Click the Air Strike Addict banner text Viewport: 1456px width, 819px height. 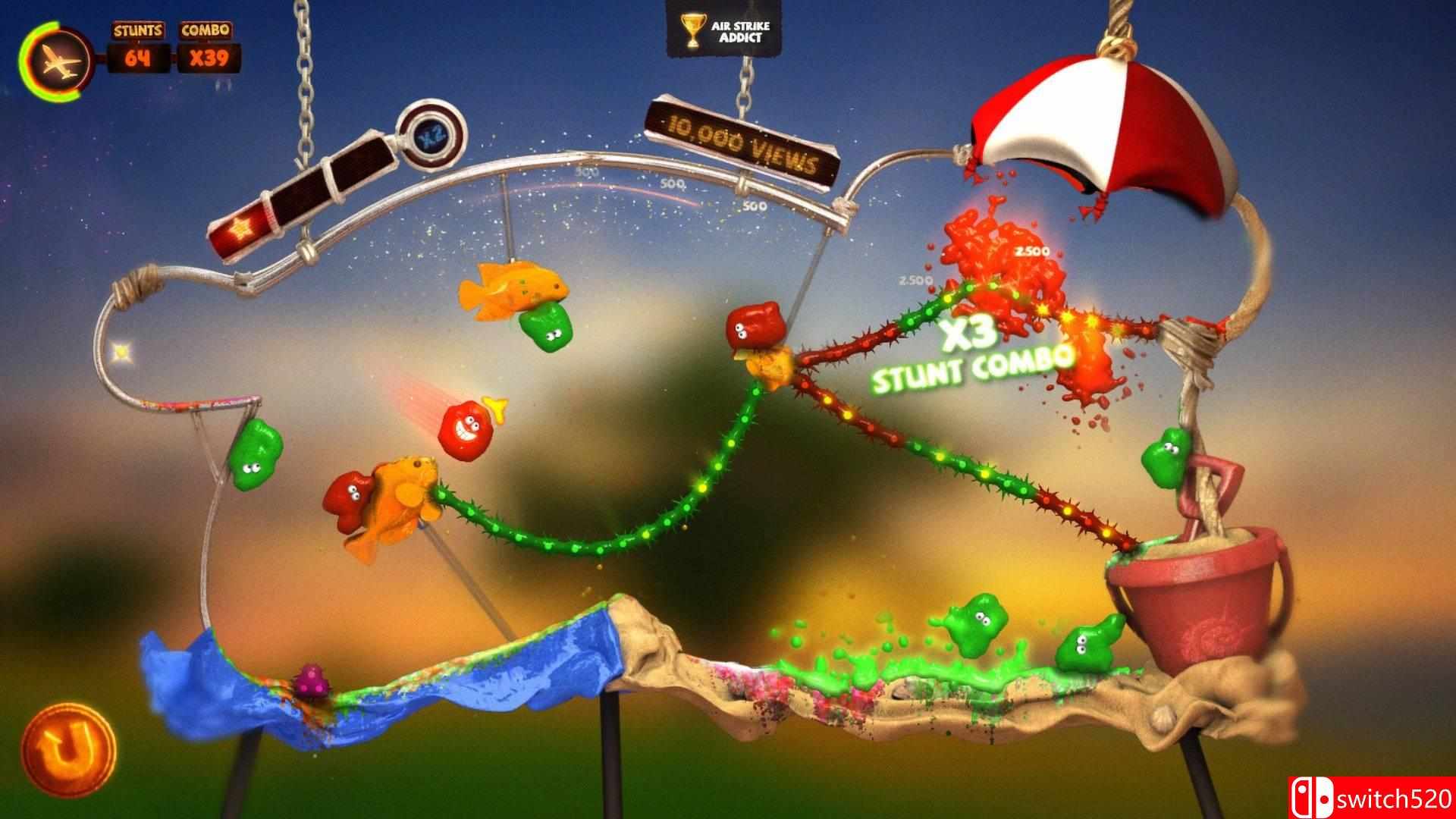(739, 29)
